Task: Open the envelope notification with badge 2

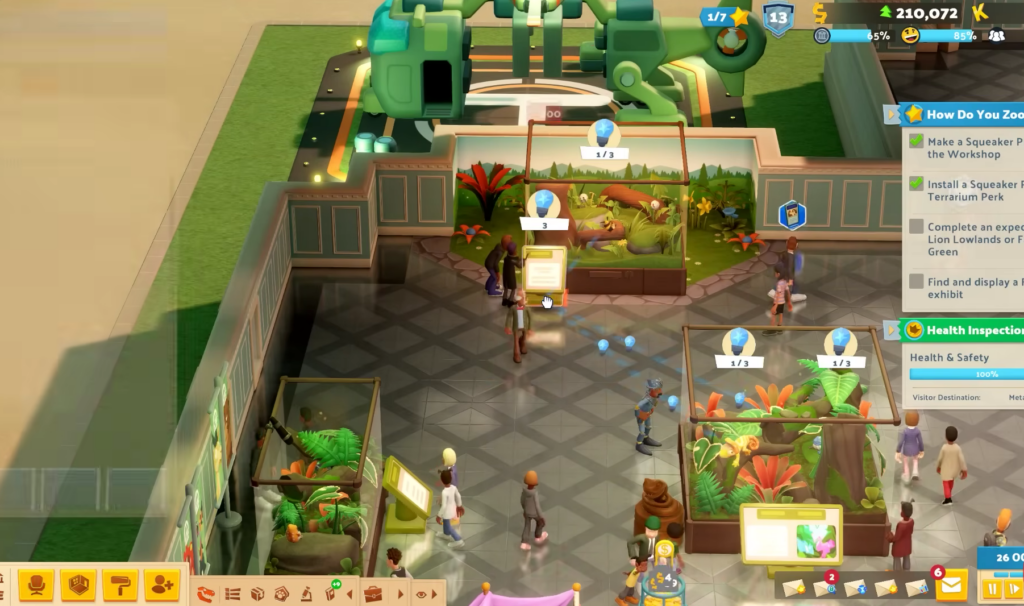Action: [x=826, y=588]
